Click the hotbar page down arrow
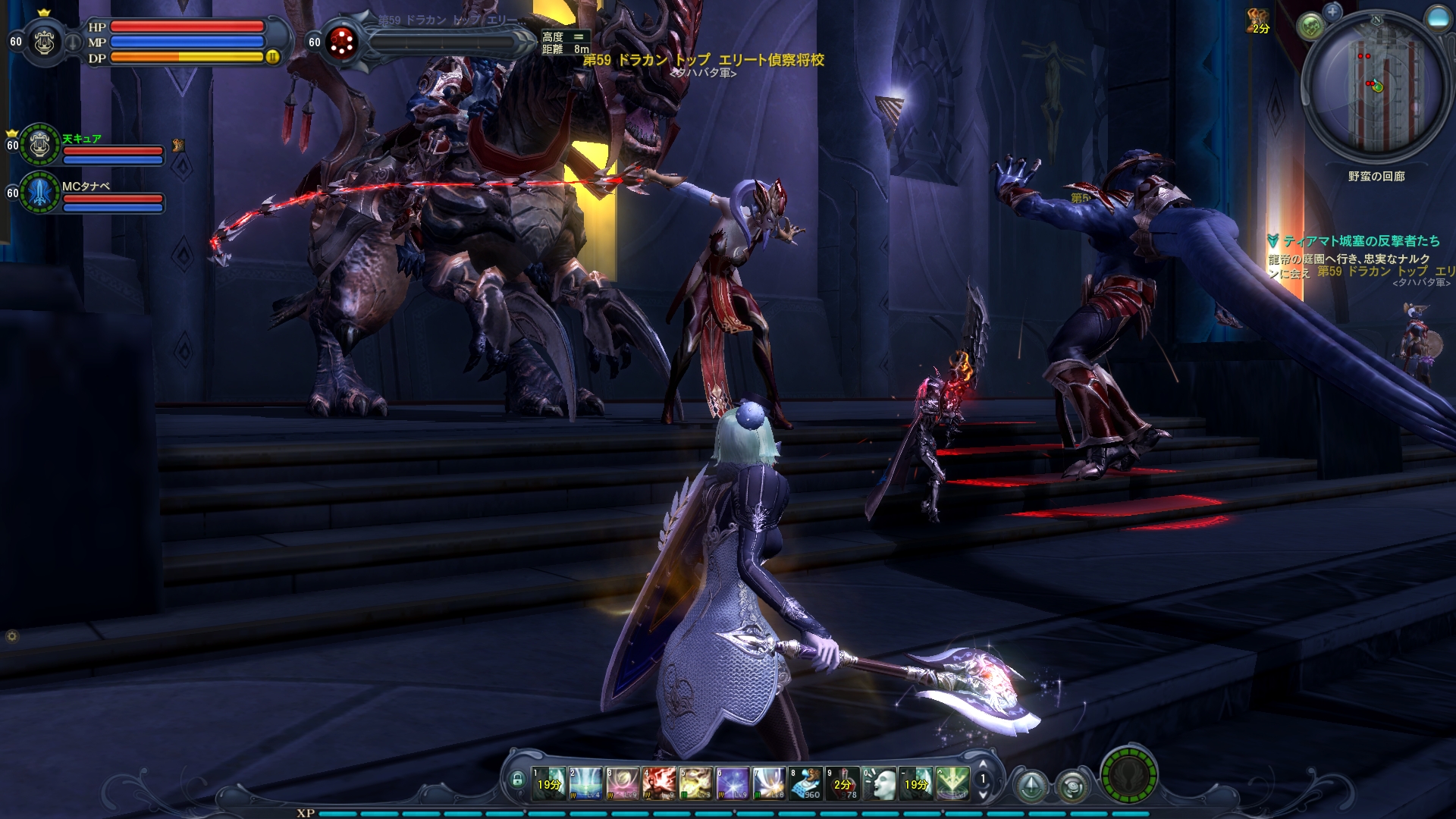The width and height of the screenshot is (1456, 819). coord(984,795)
